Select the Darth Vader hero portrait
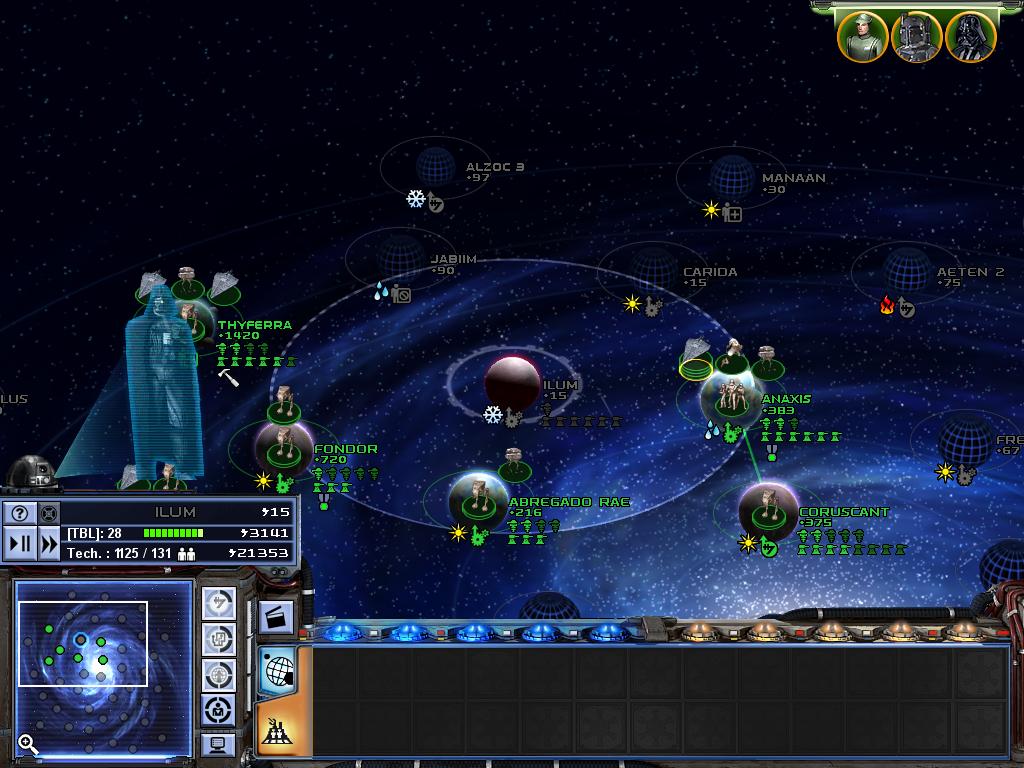The width and height of the screenshot is (1024, 768). 970,37
